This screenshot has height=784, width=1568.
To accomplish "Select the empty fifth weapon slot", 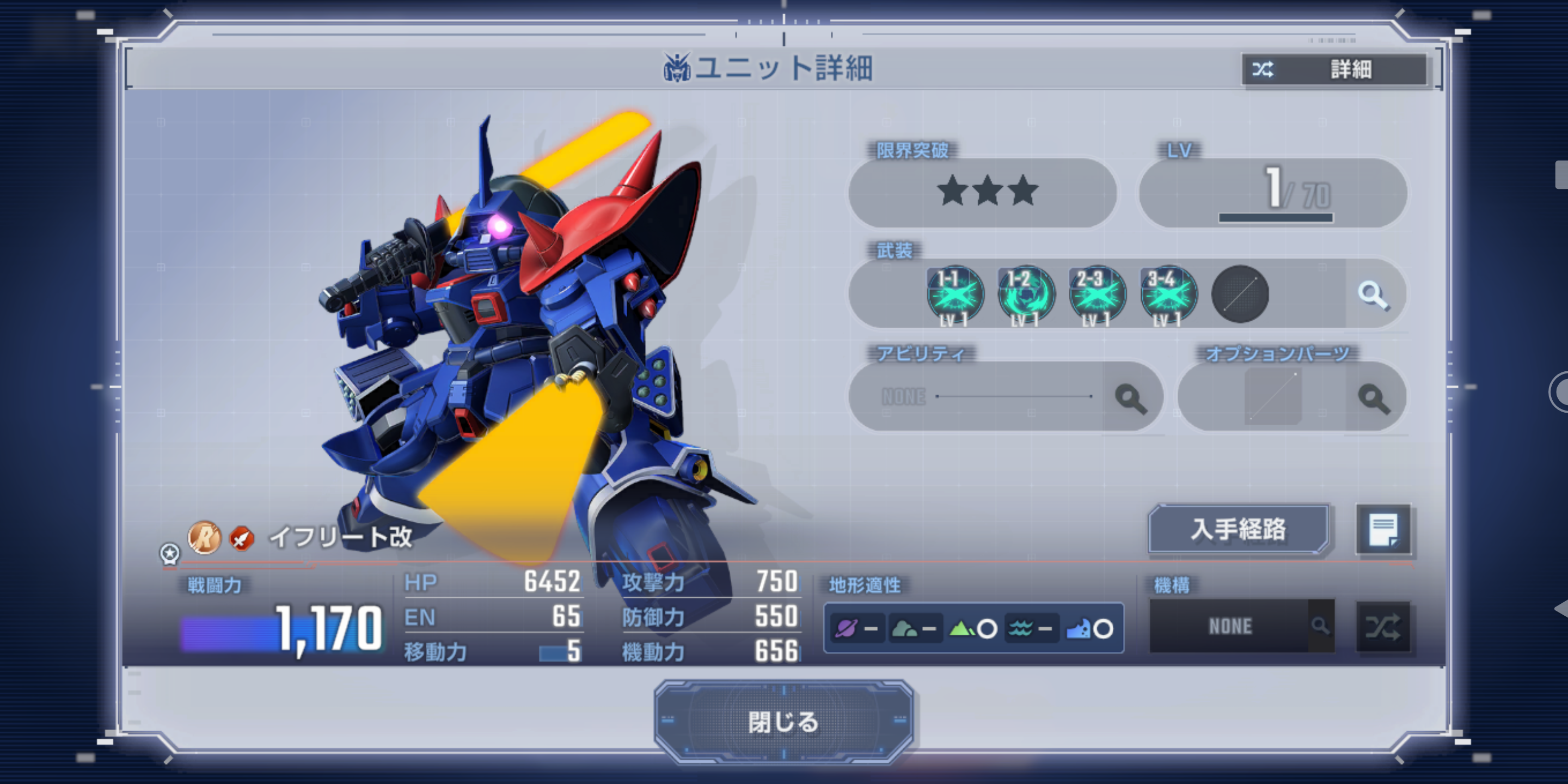I will 1240,295.
